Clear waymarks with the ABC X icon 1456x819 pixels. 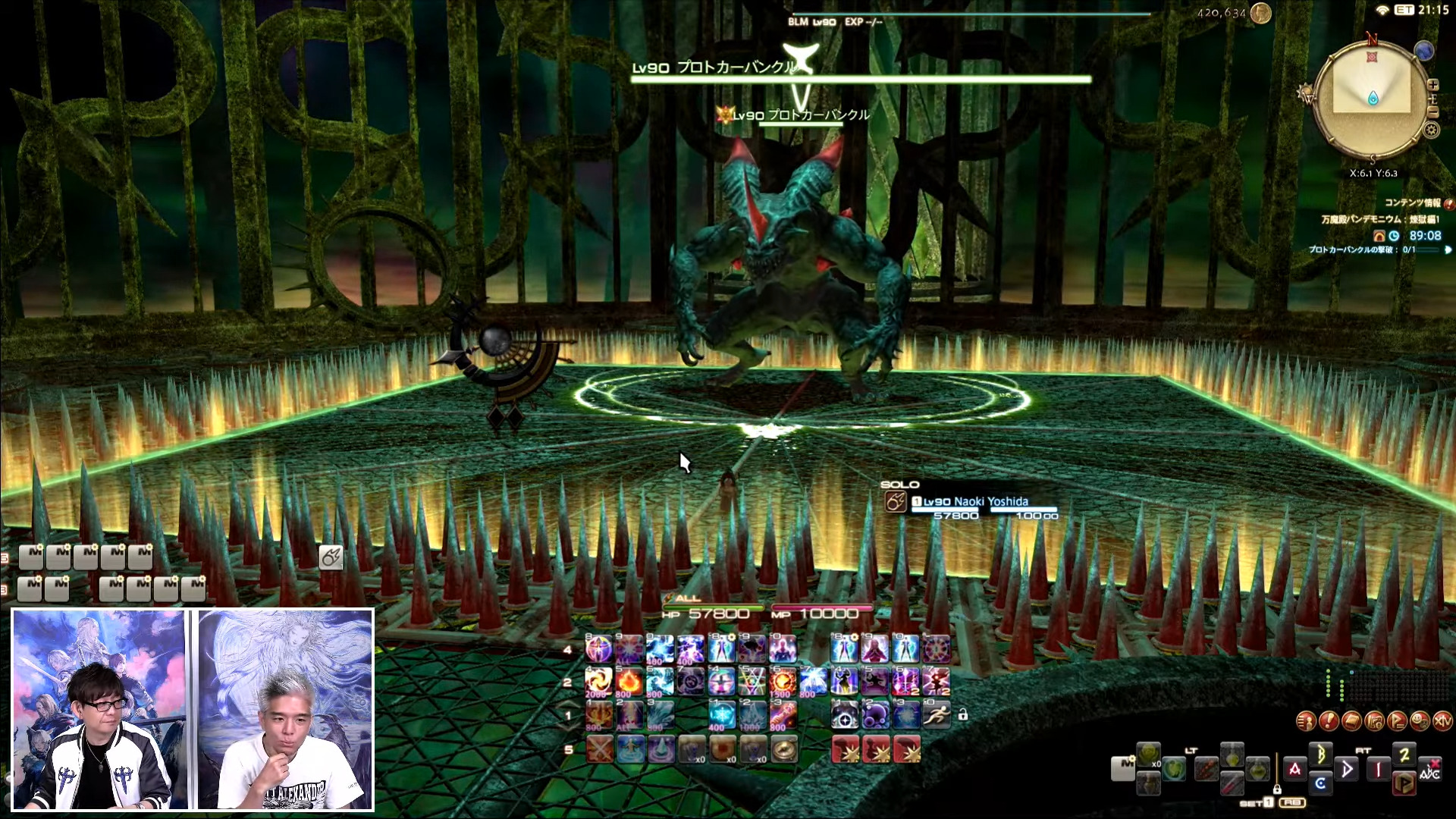pos(1430,769)
